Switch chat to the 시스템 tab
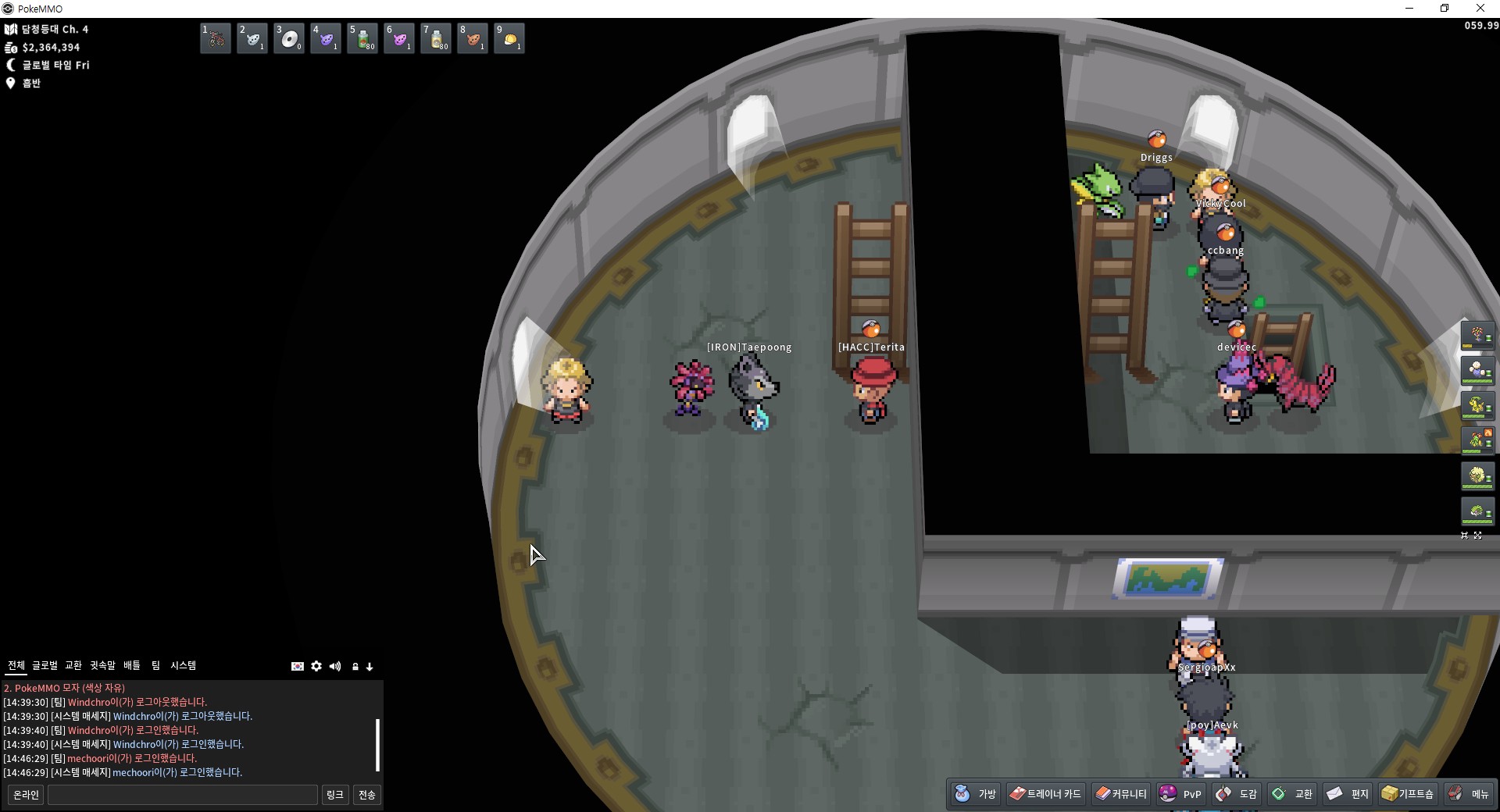Viewport: 1500px width, 812px height. (x=184, y=665)
